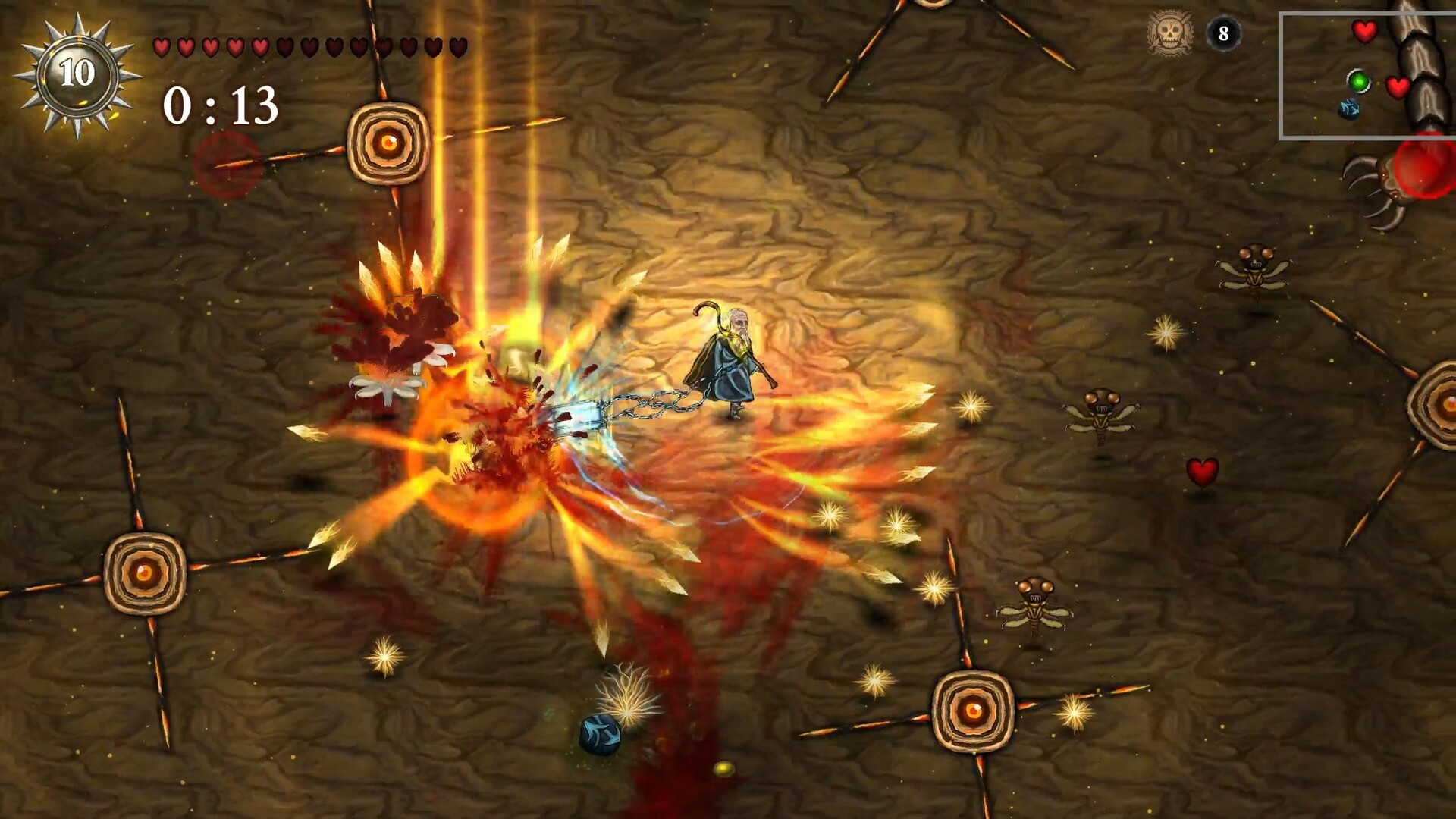1456x819 pixels.
Task: Select the skull emblem icon
Action: click(x=1169, y=33)
